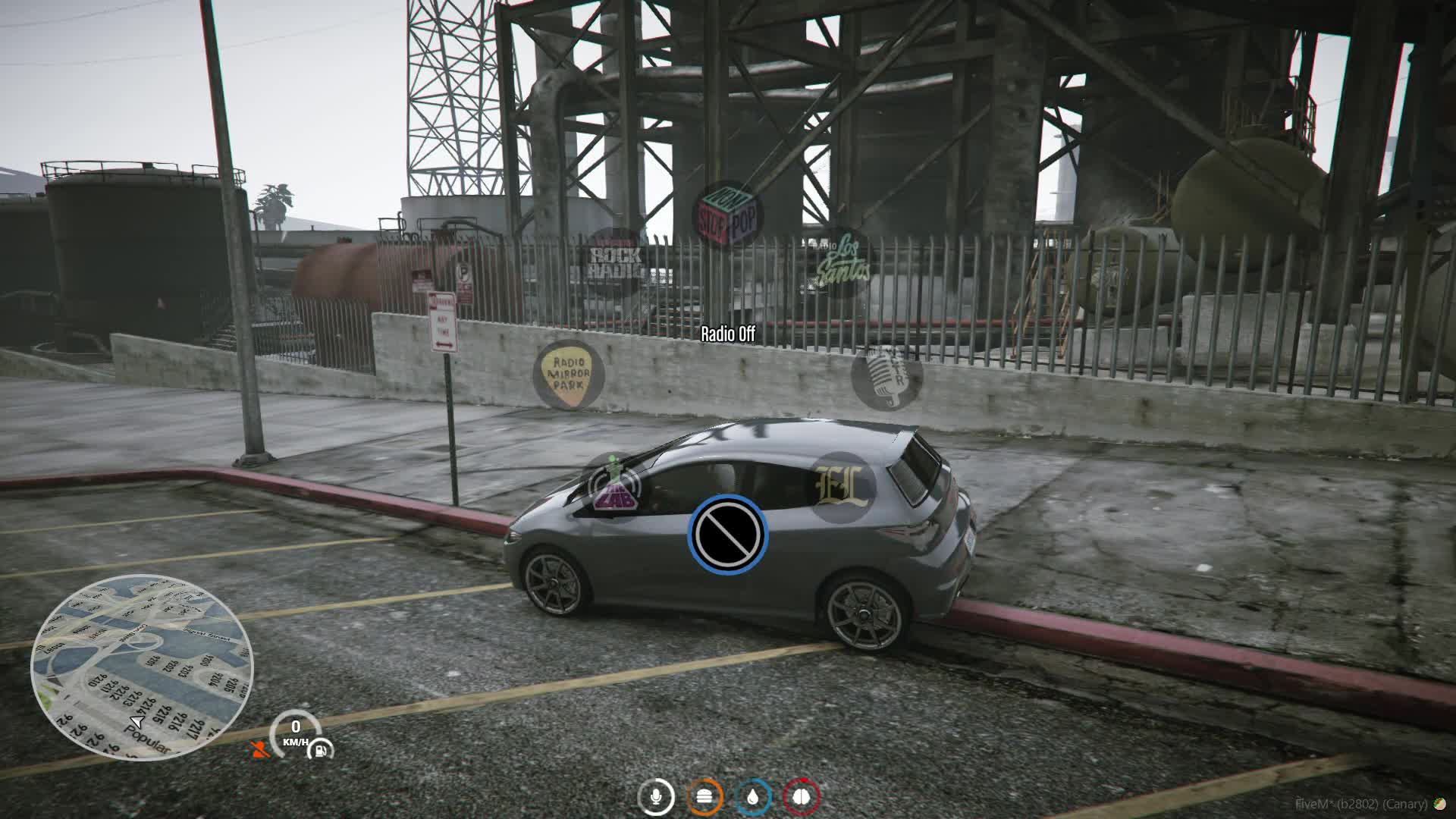This screenshot has width=1456, height=819.
Task: Select Non-Stop-Pop FM radio station
Action: click(727, 215)
